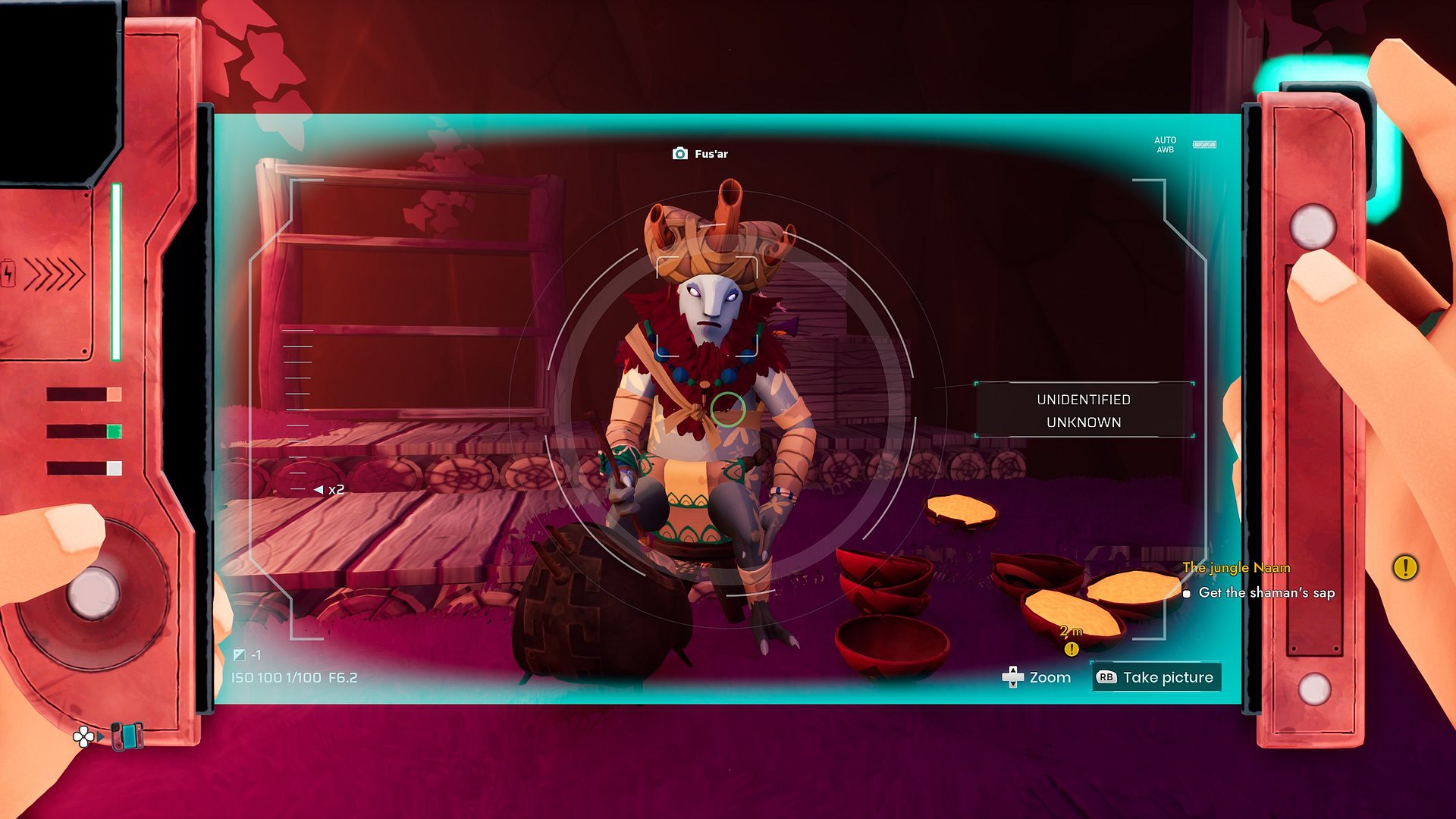This screenshot has width=1456, height=819.
Task: Open the Jungle Naam quest tracker
Action: coord(1236,567)
